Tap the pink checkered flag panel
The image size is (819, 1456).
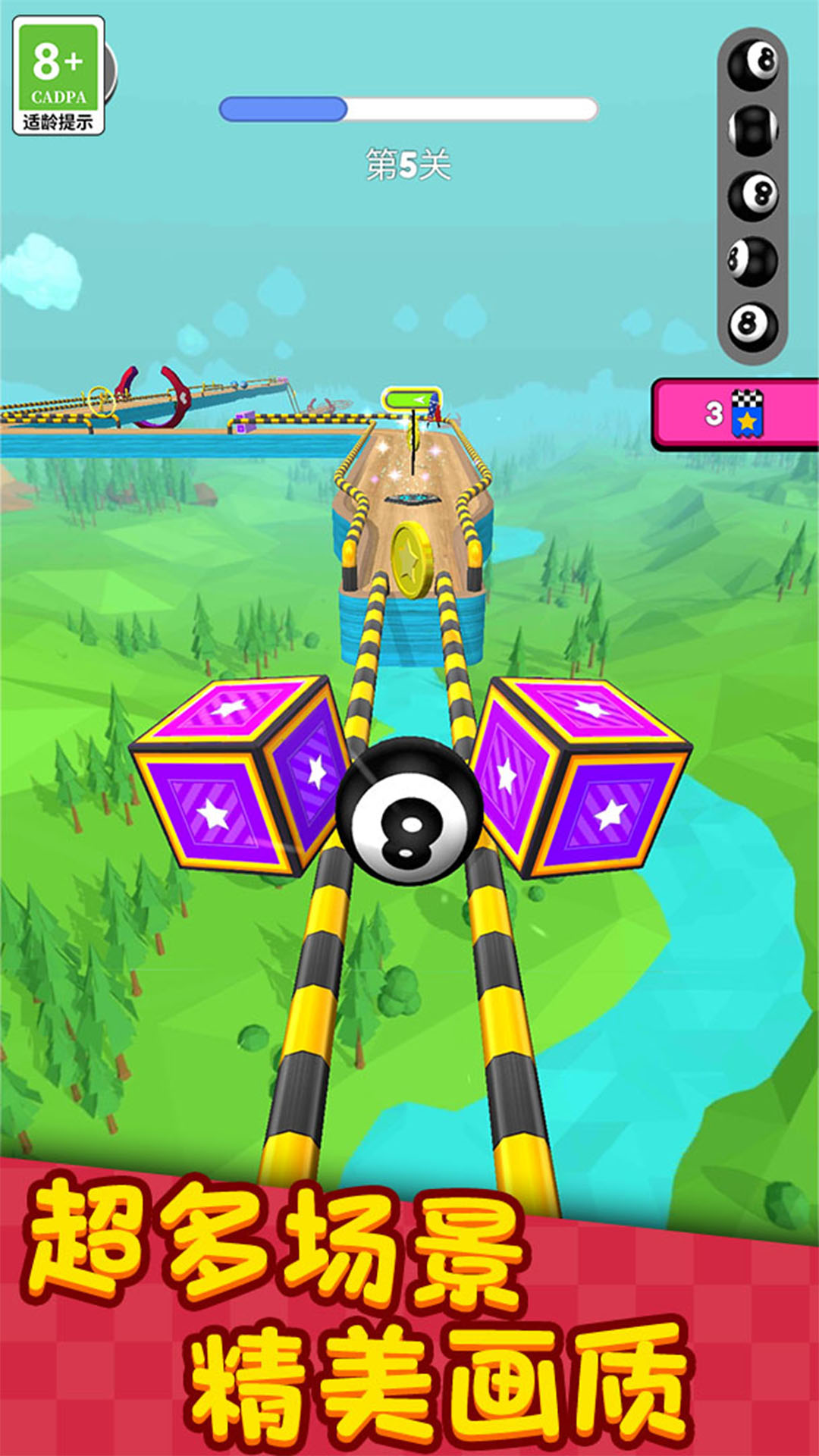tap(734, 414)
